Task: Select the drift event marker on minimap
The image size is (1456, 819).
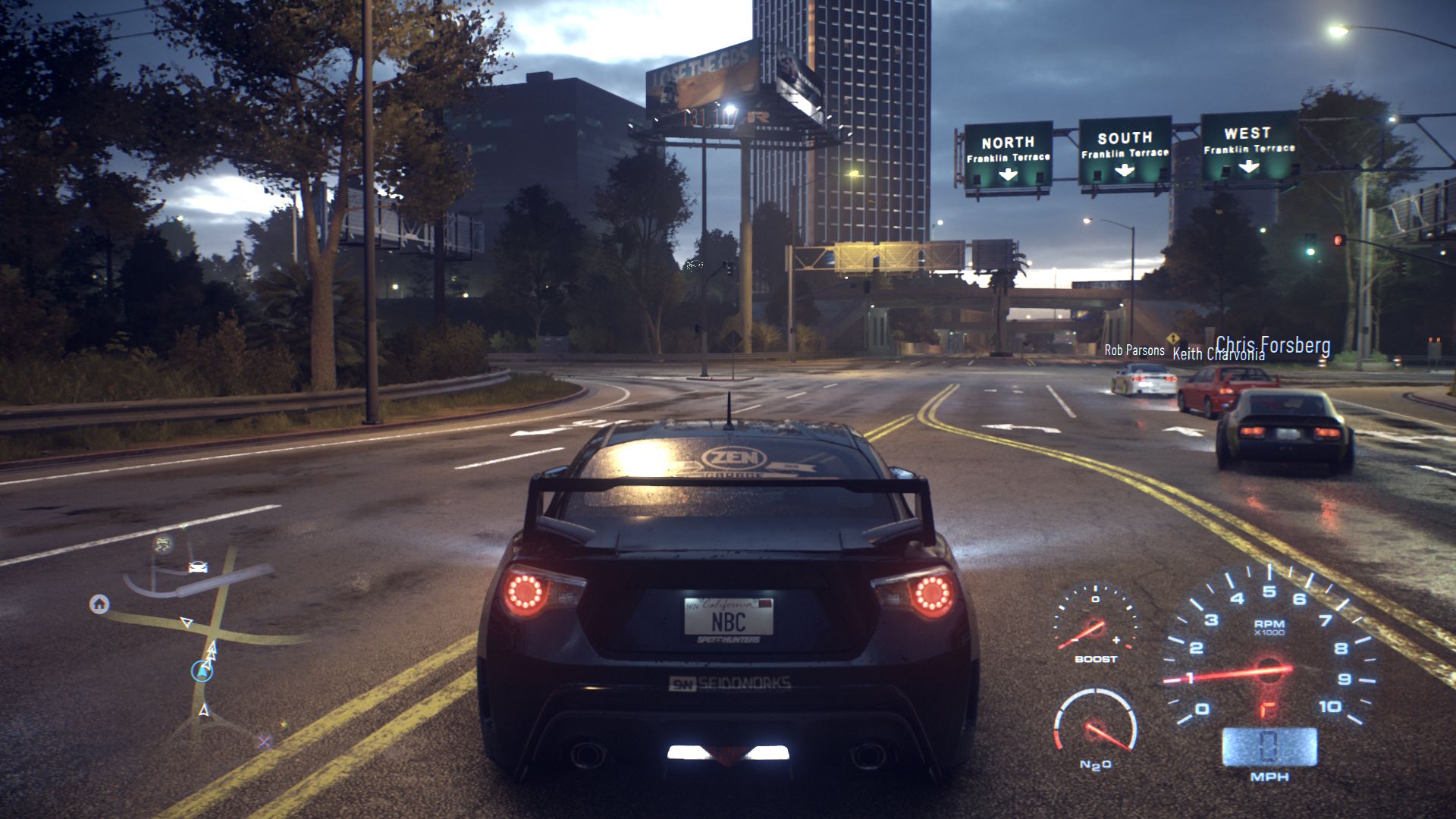Action: coord(162,543)
